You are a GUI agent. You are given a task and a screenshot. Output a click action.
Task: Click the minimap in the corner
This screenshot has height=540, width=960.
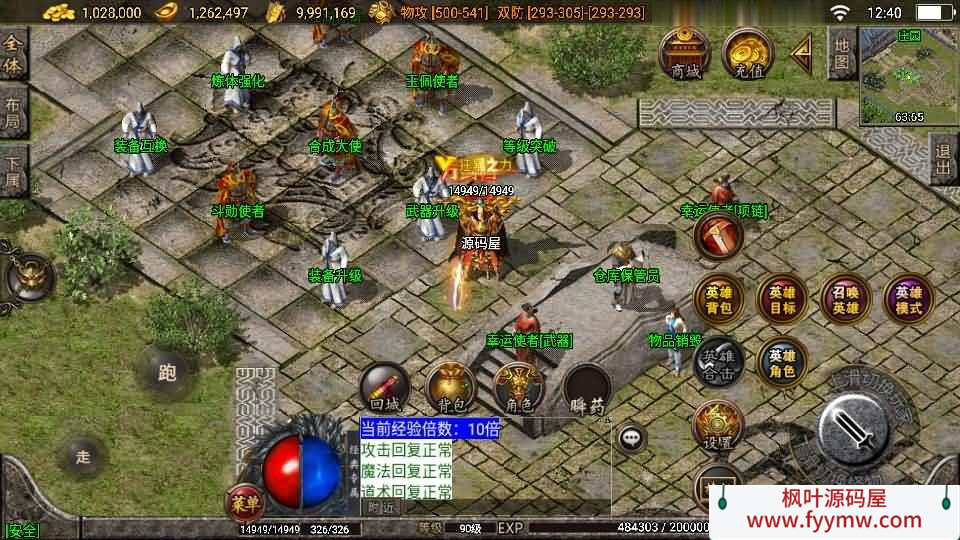[909, 76]
